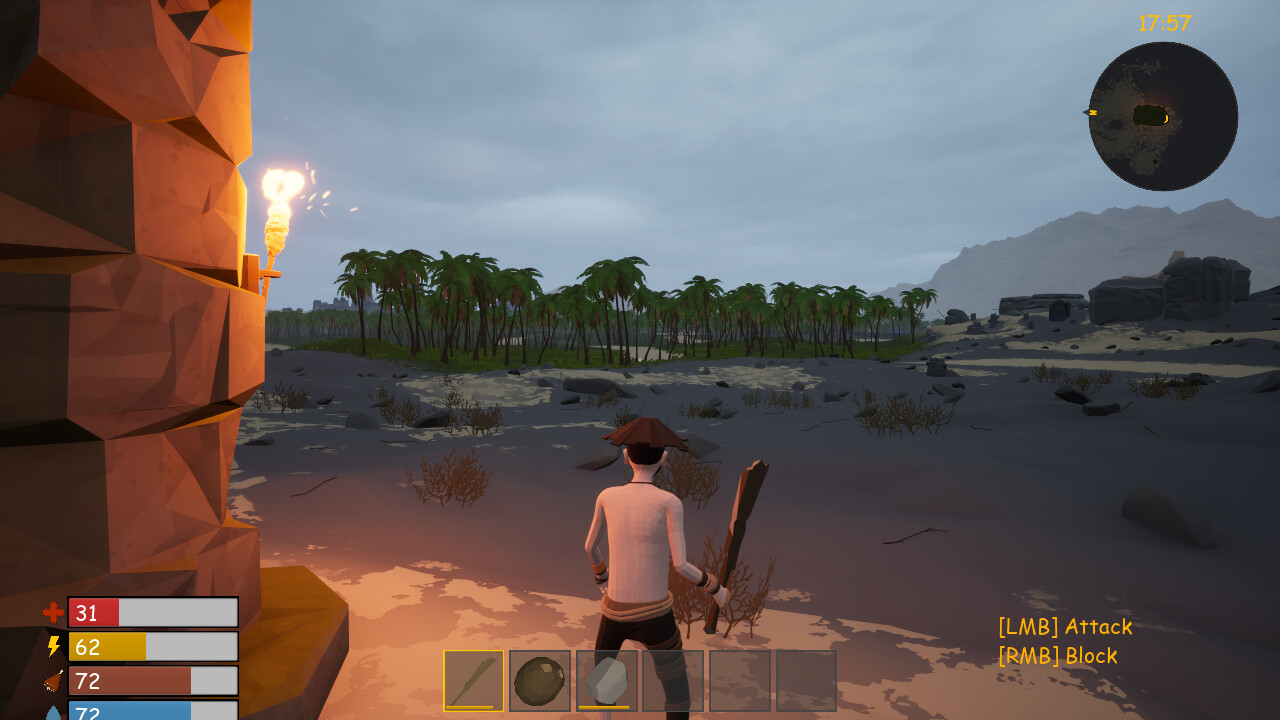Open the sixth empty hotbar slot
This screenshot has width=1280, height=720.
805,681
